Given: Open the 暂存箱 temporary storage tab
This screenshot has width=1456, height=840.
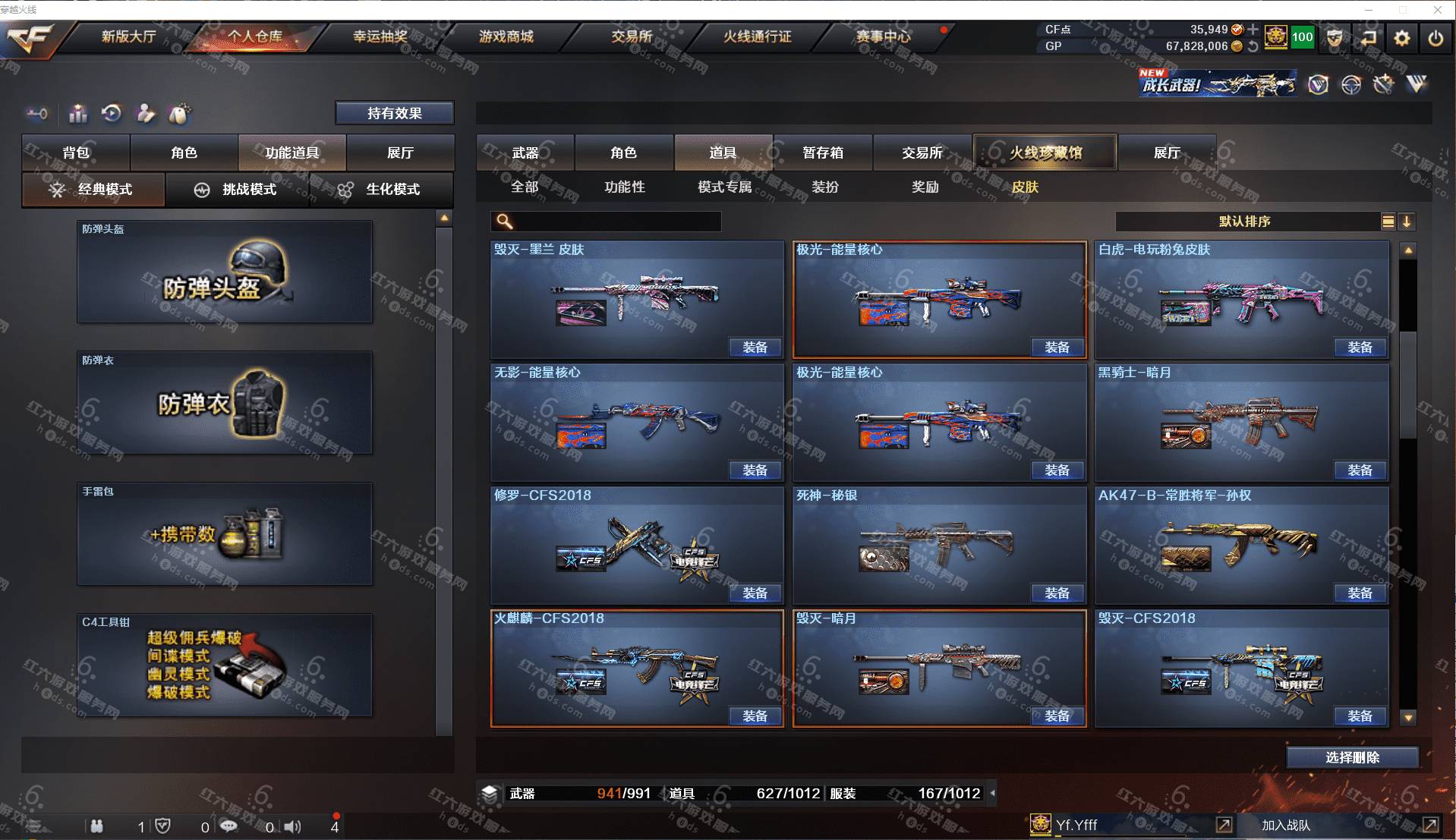Looking at the screenshot, I should tap(823, 153).
